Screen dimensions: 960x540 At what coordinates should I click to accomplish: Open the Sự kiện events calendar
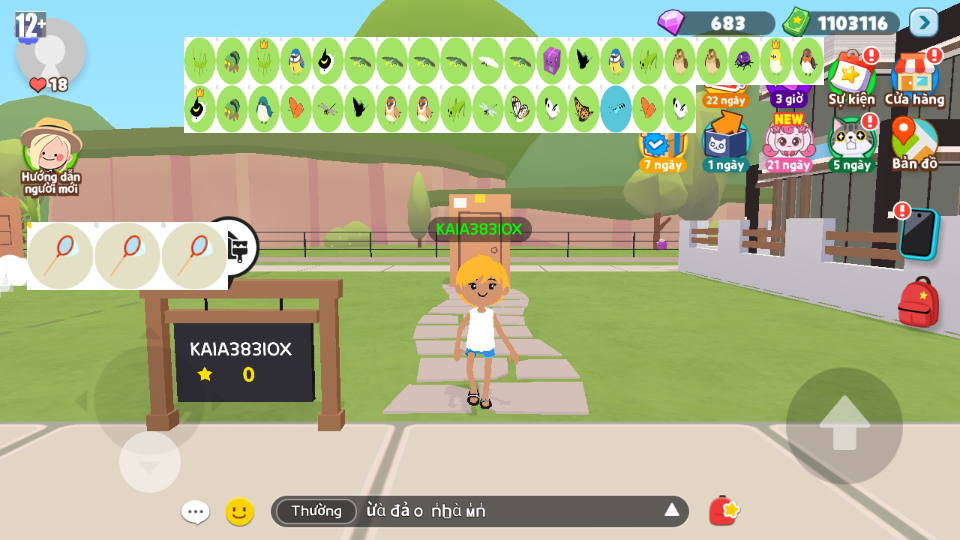click(851, 78)
